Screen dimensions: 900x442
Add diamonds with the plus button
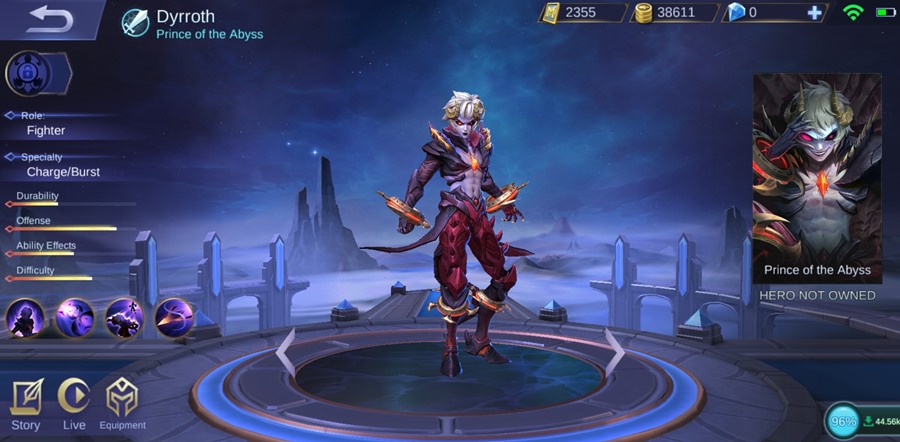coord(815,13)
